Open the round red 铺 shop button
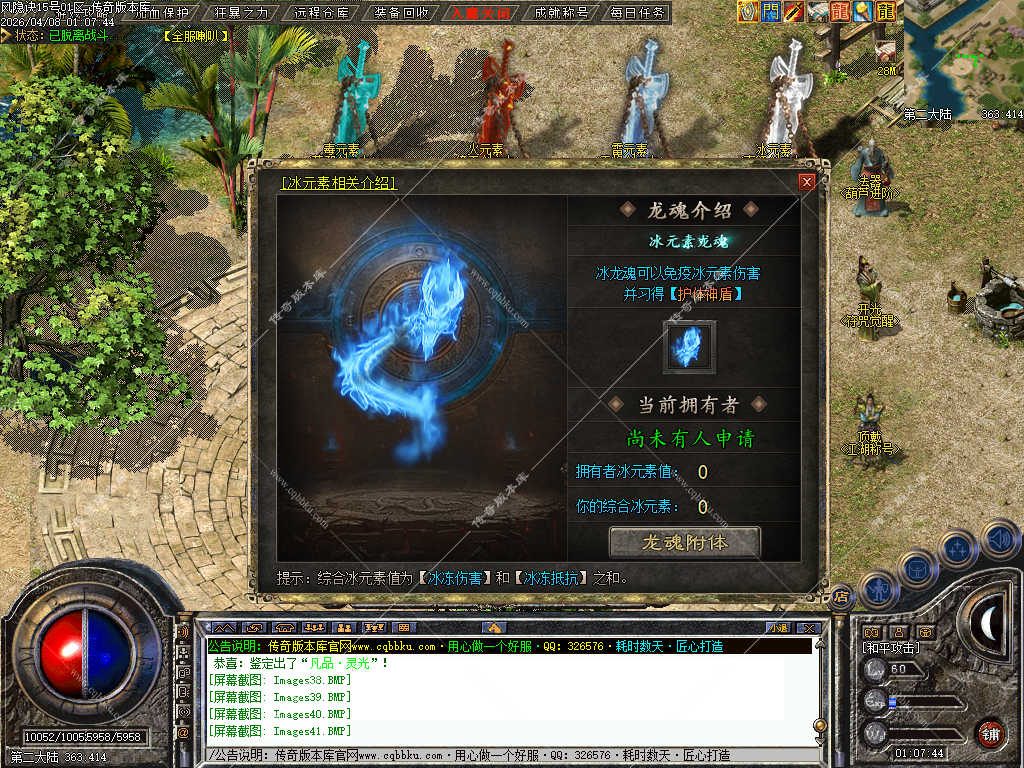This screenshot has width=1024, height=768. coord(990,734)
